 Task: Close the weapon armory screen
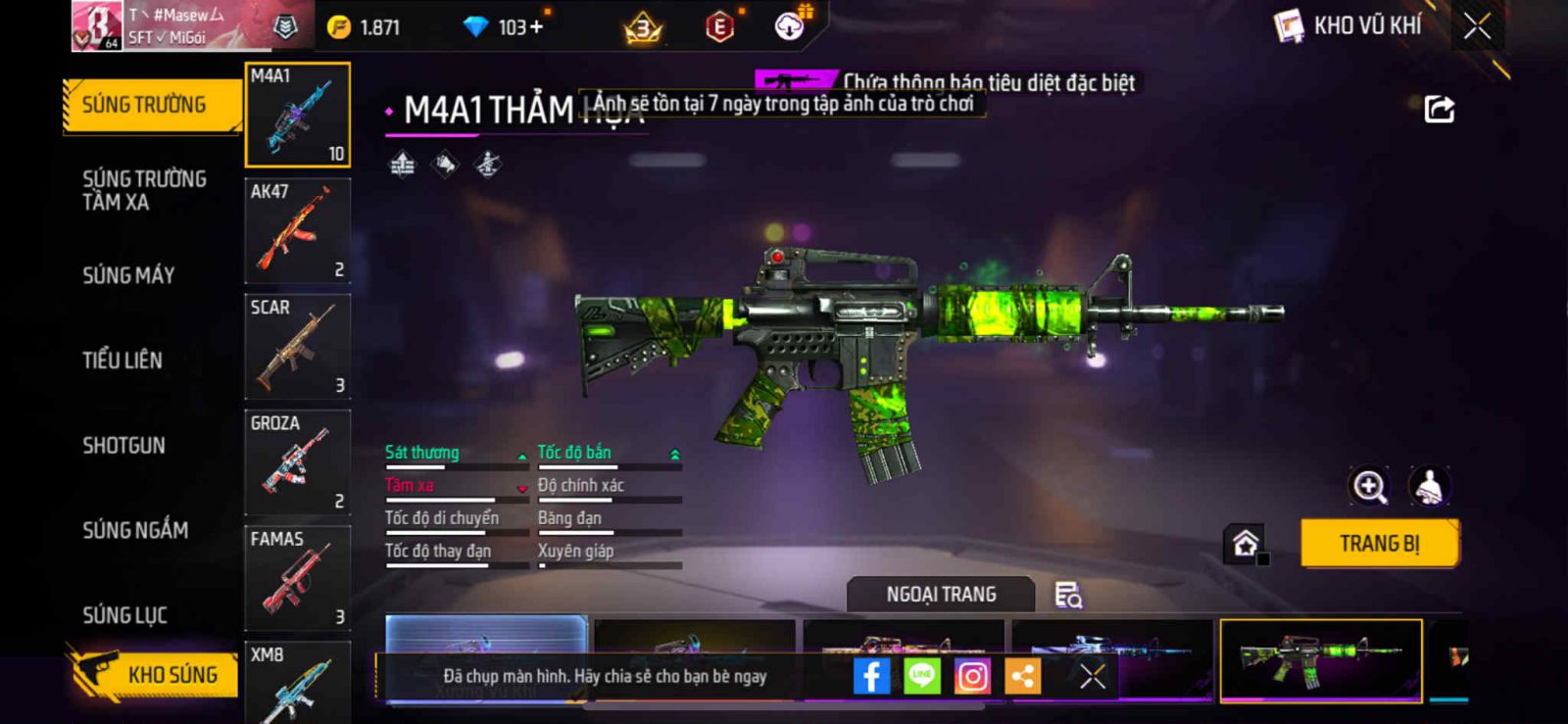pos(1477,26)
